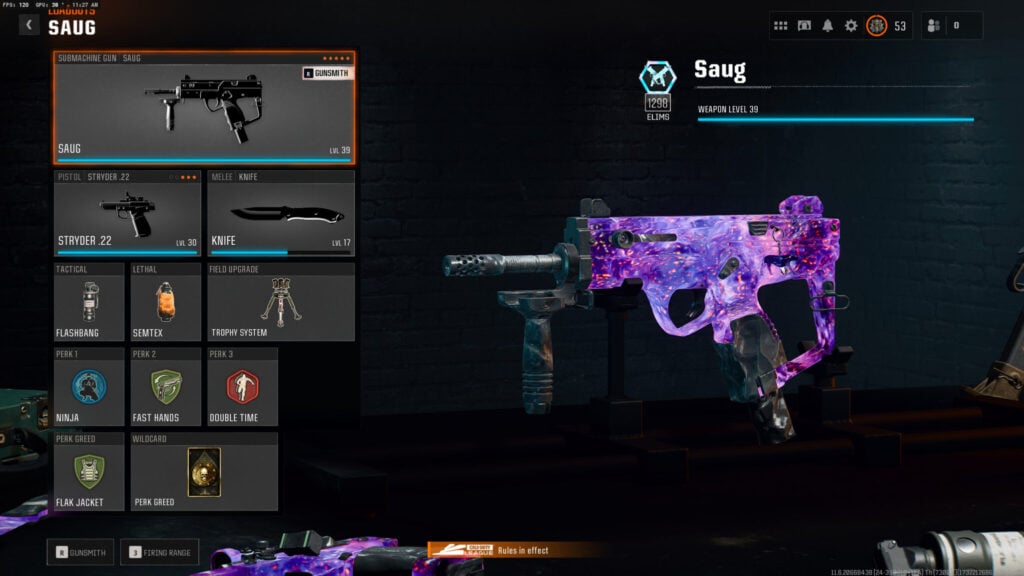Open the player profile emblem

876,25
